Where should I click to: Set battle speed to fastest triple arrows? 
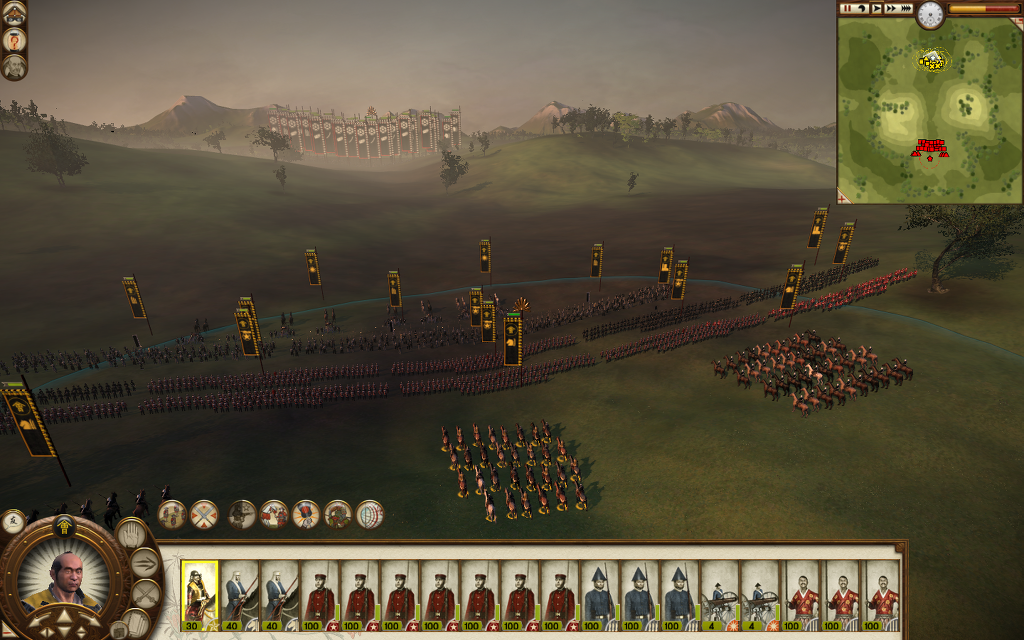[906, 8]
